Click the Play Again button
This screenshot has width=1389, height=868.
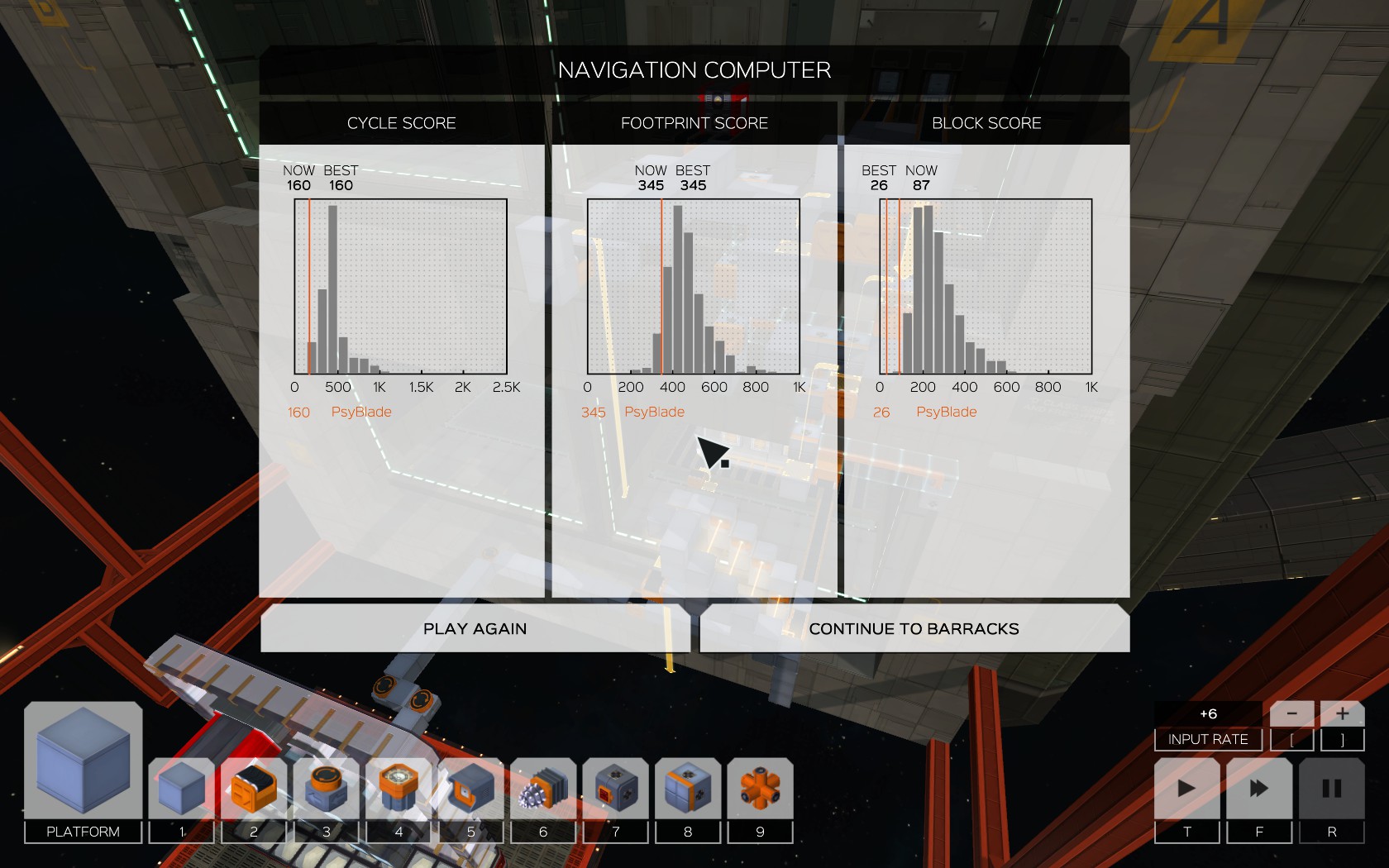475,629
